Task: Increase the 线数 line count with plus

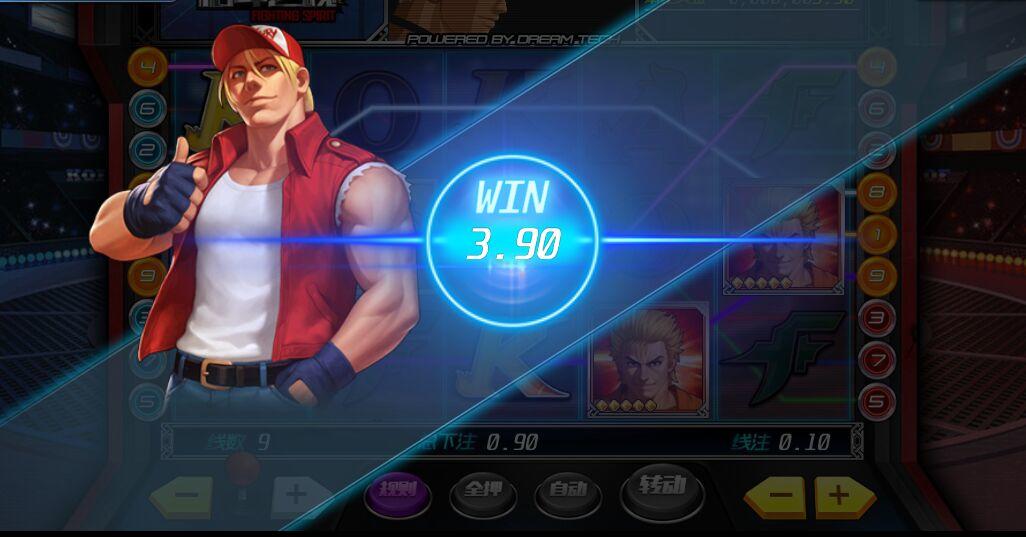Action: pos(295,493)
